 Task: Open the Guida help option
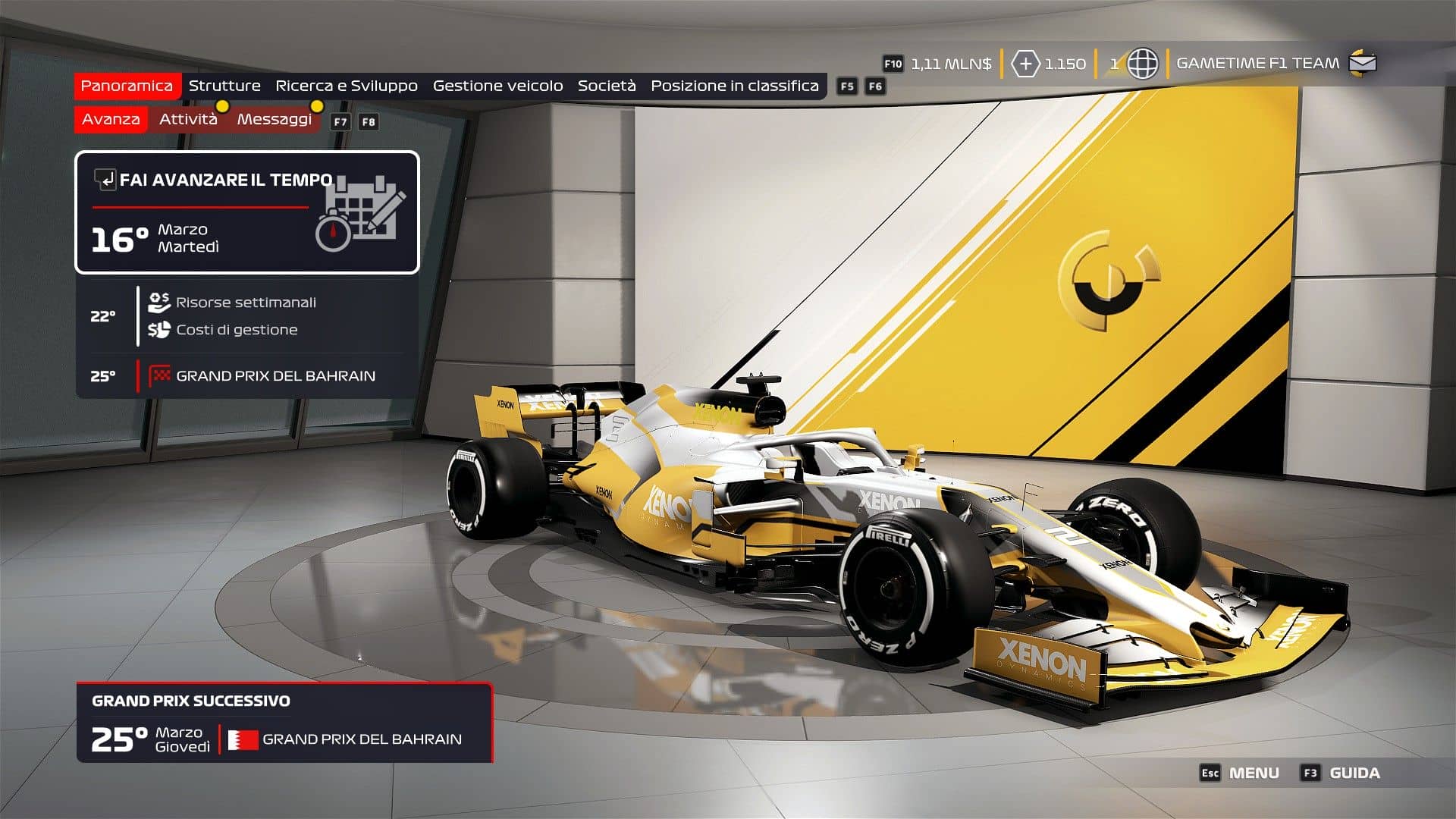pos(1354,773)
